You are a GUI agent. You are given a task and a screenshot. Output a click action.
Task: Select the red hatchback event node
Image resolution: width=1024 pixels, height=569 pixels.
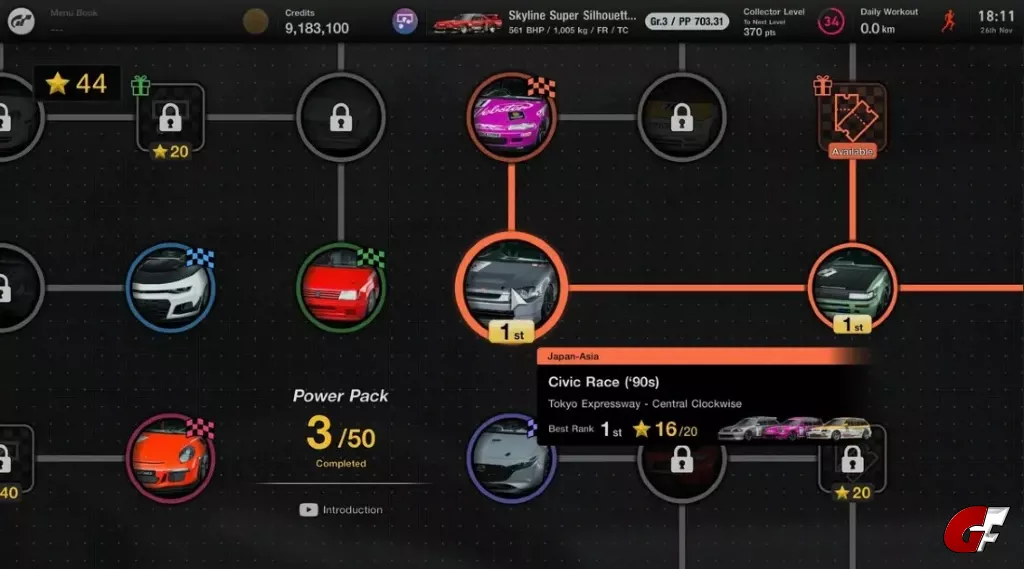coord(341,288)
